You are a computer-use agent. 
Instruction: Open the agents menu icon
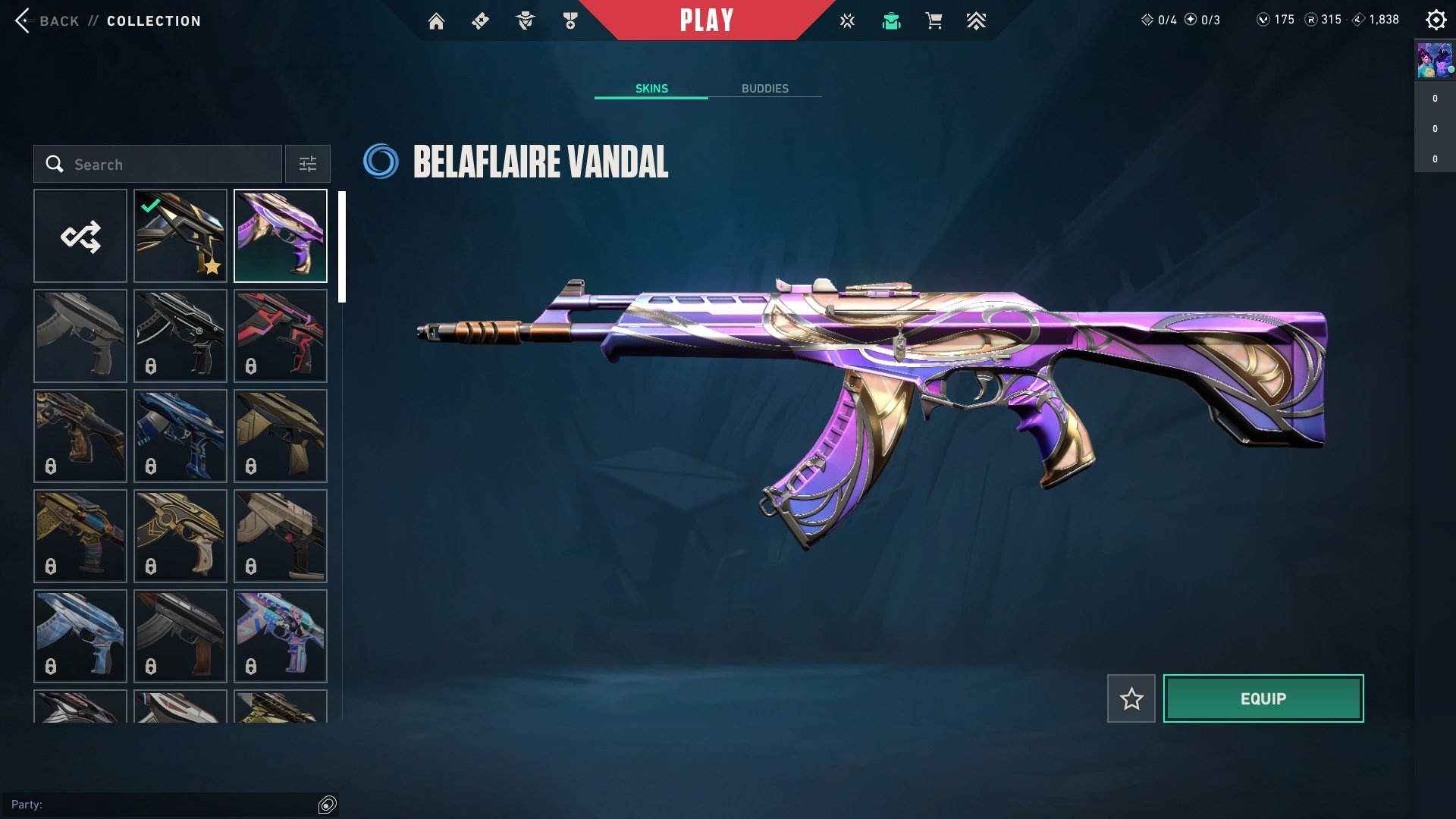[x=525, y=21]
